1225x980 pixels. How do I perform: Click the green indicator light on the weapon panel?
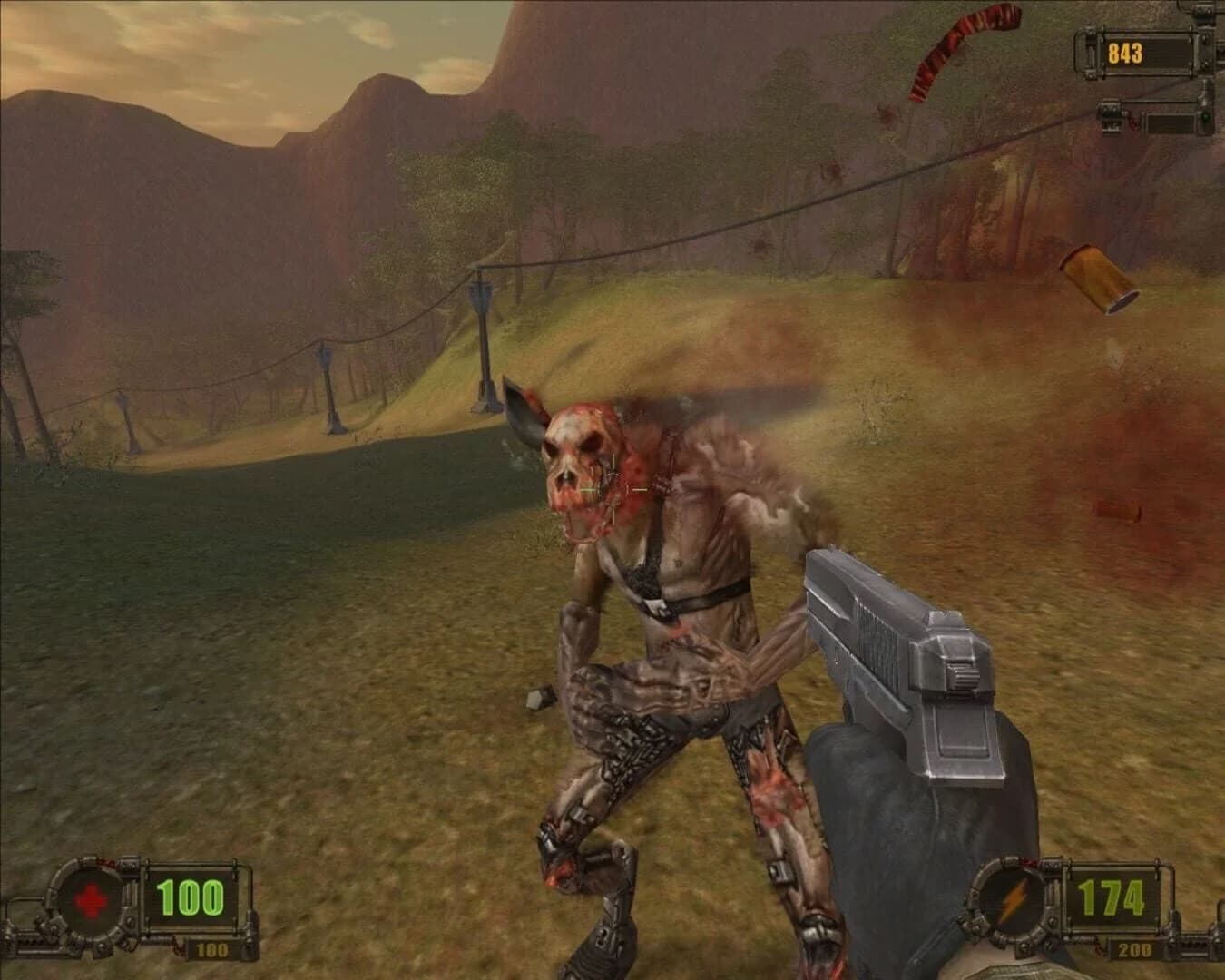1205,118
